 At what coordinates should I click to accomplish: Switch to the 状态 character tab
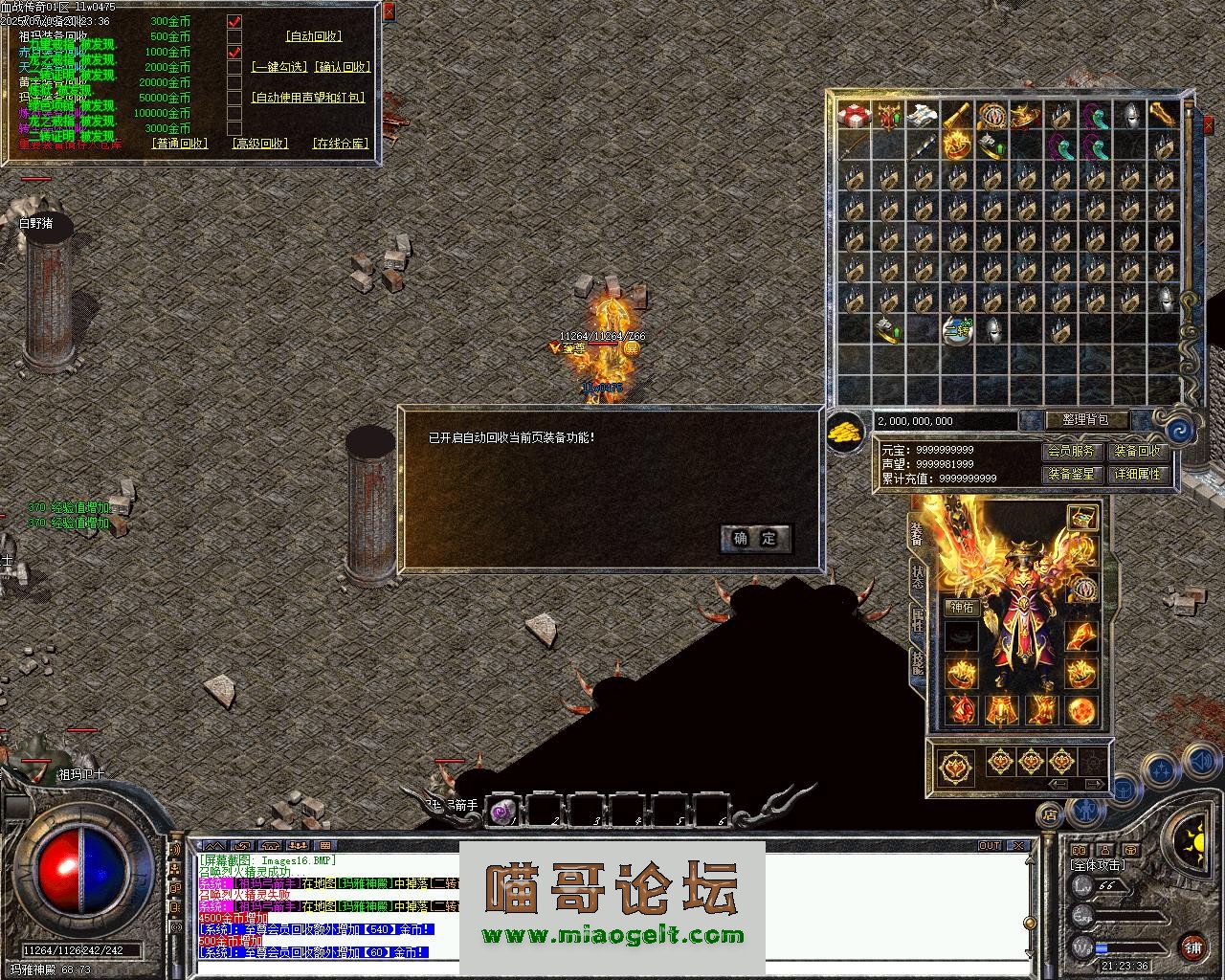click(918, 575)
